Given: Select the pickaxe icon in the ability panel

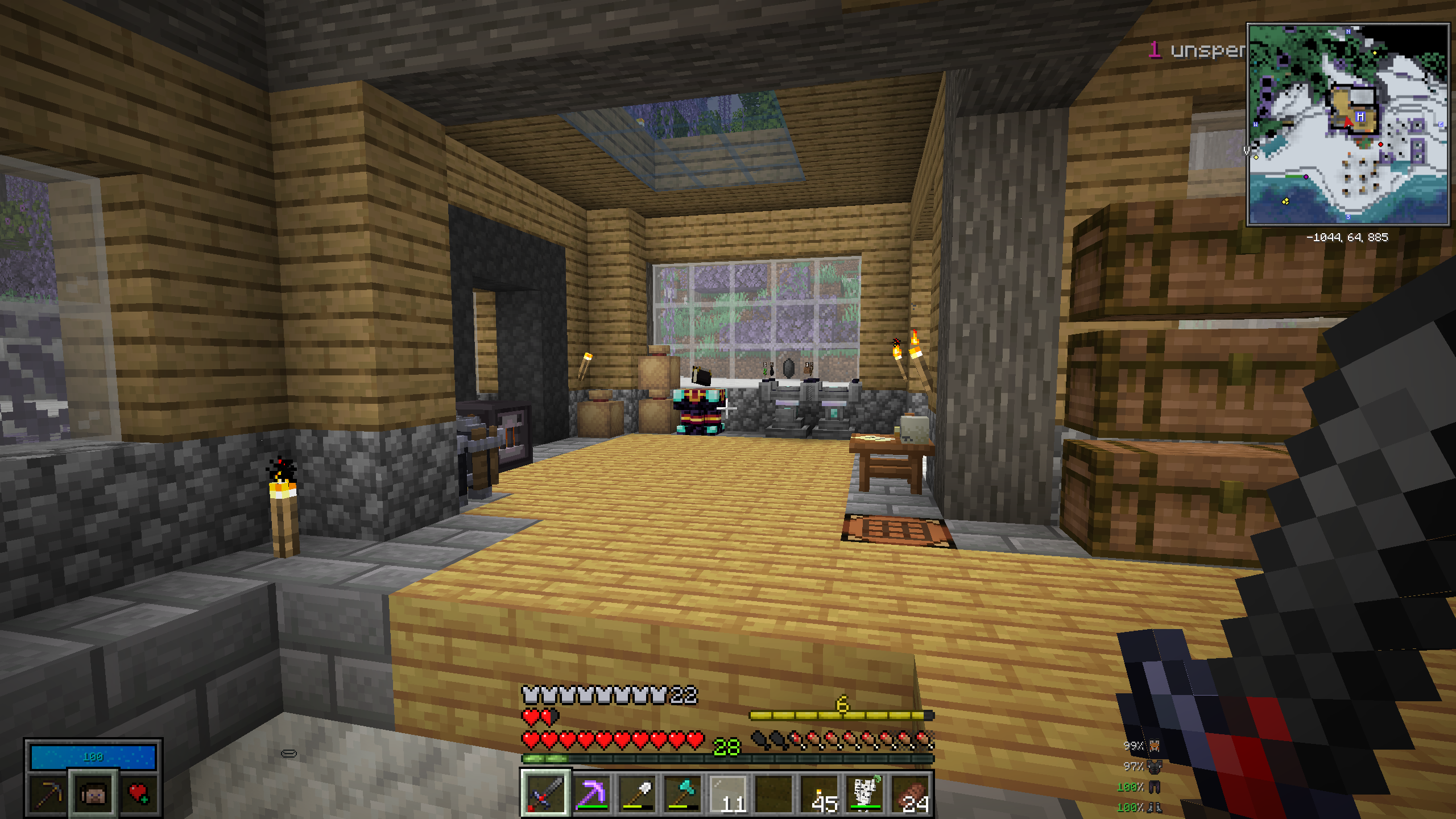Looking at the screenshot, I should pos(48,793).
